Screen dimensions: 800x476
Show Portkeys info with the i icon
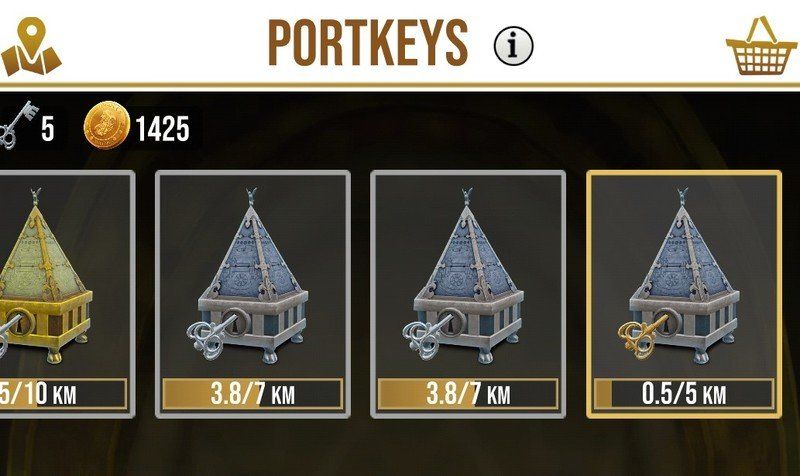tap(514, 43)
